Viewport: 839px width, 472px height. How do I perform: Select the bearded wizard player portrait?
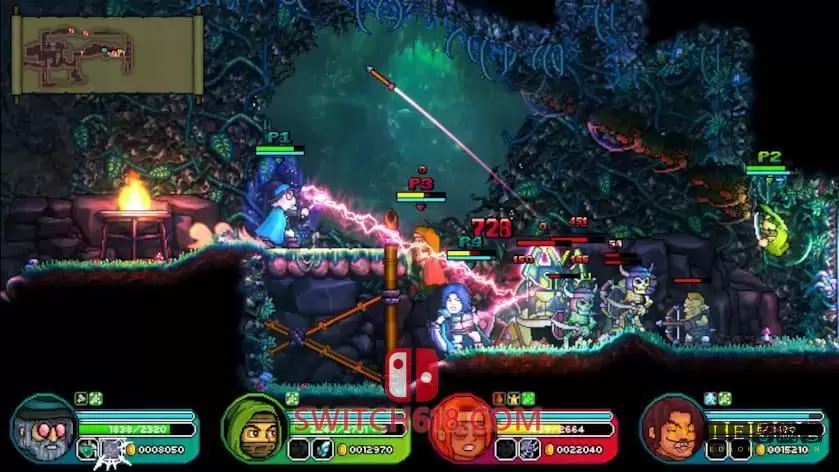44,428
